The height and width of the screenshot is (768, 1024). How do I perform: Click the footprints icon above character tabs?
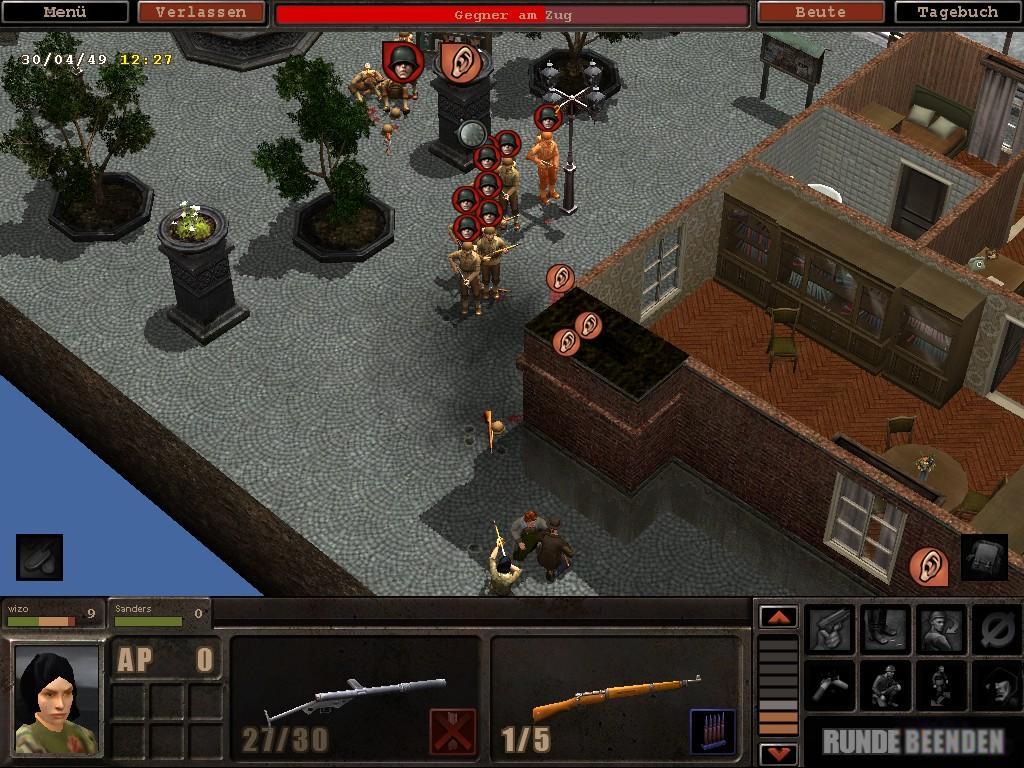click(39, 558)
